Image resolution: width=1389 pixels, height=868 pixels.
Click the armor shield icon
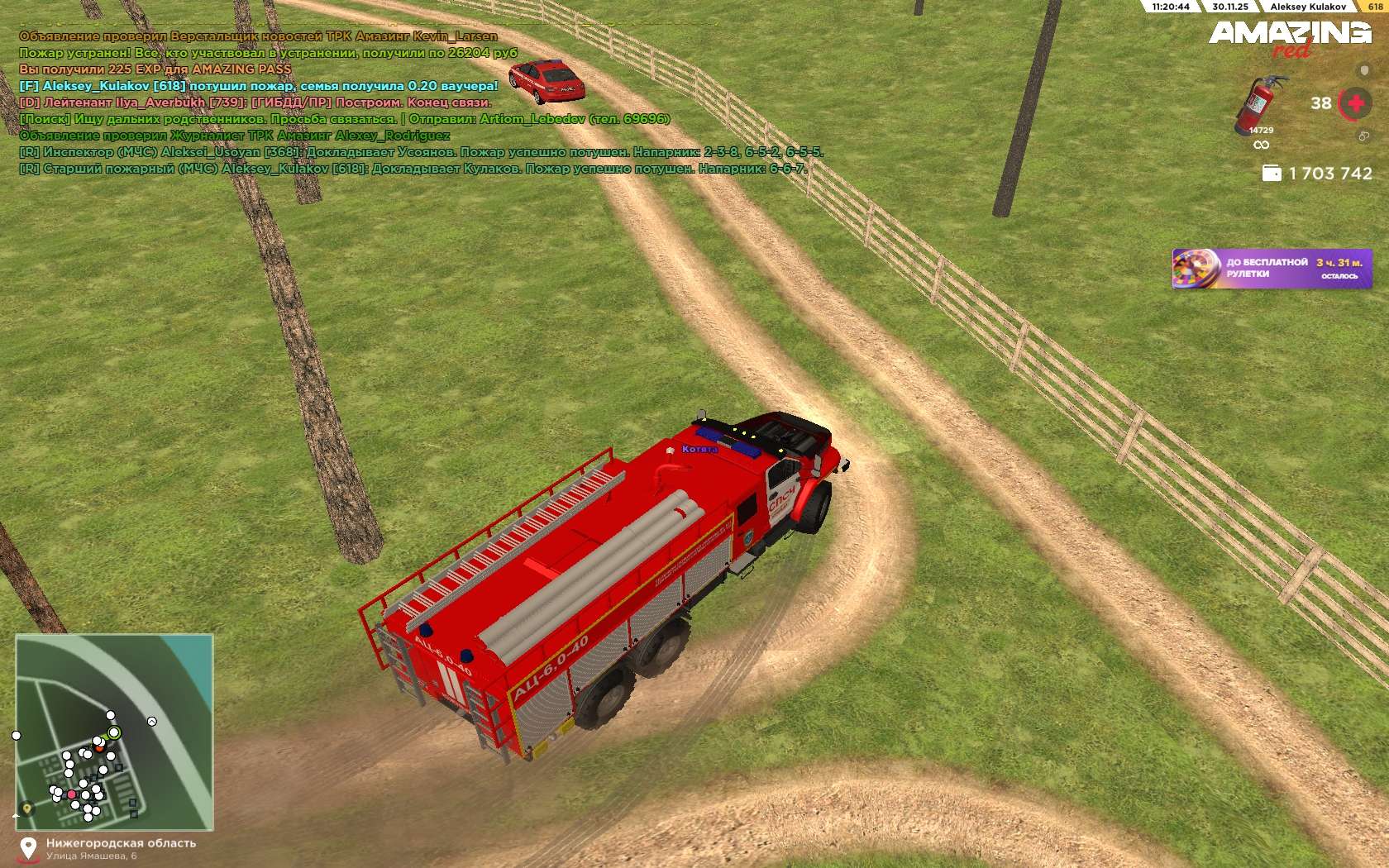click(x=1364, y=71)
